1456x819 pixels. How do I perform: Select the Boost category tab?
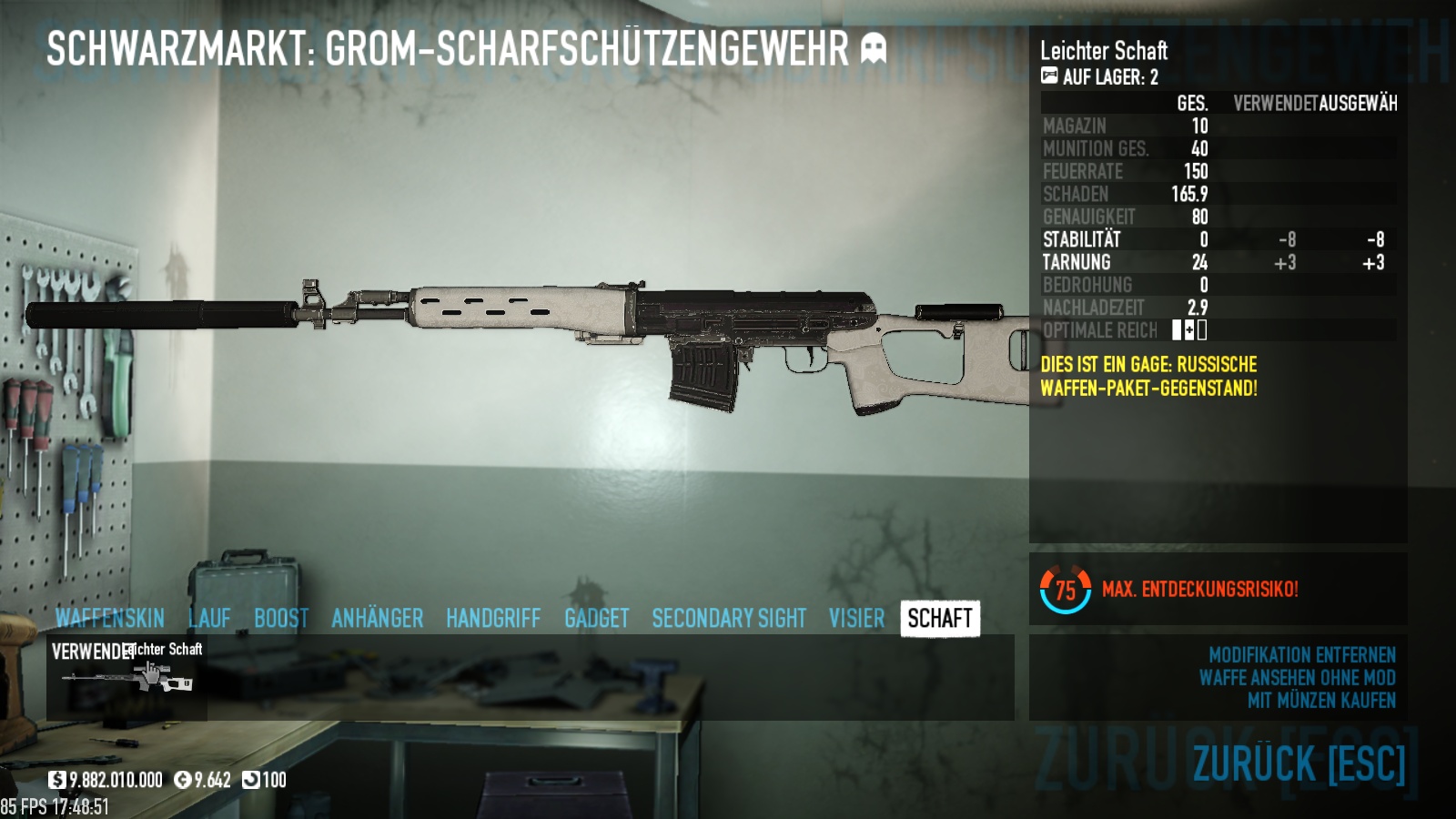click(x=281, y=619)
